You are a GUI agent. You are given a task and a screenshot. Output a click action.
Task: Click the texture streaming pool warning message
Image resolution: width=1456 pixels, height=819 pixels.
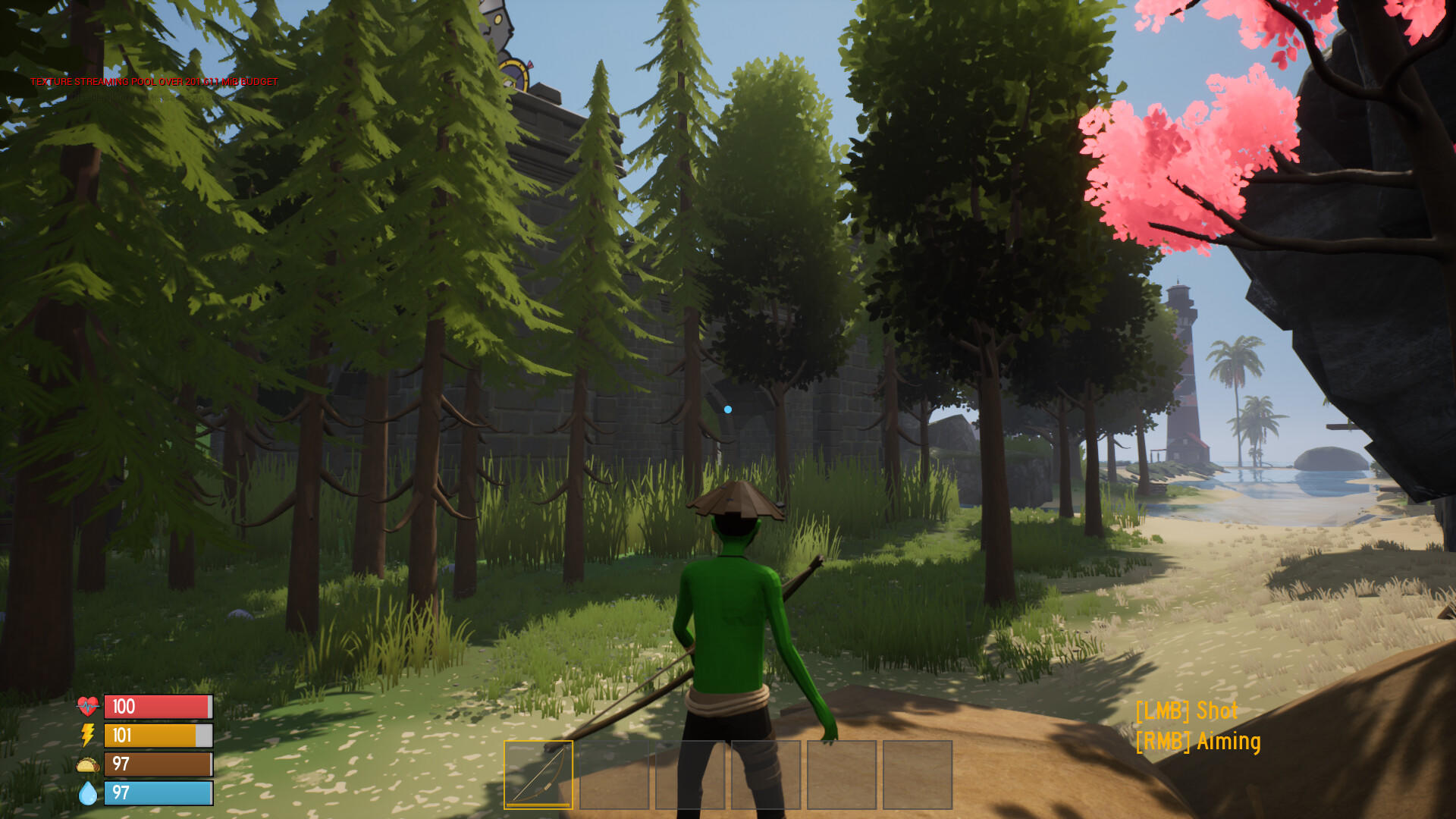point(154,80)
